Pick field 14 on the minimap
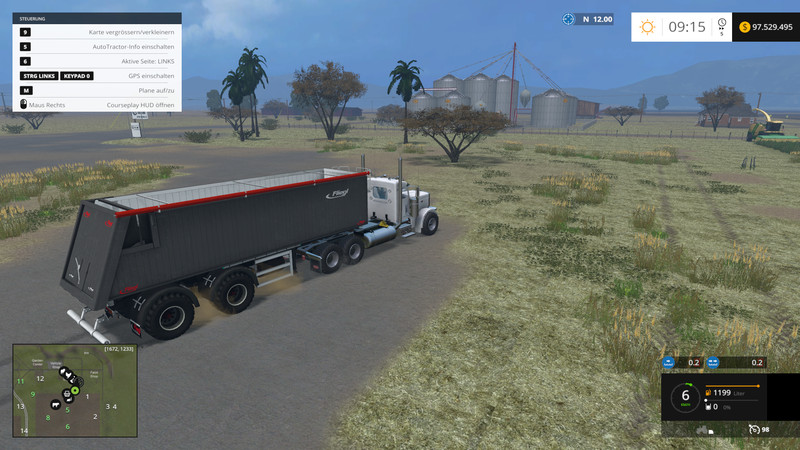This screenshot has height=450, width=800. click(x=22, y=432)
